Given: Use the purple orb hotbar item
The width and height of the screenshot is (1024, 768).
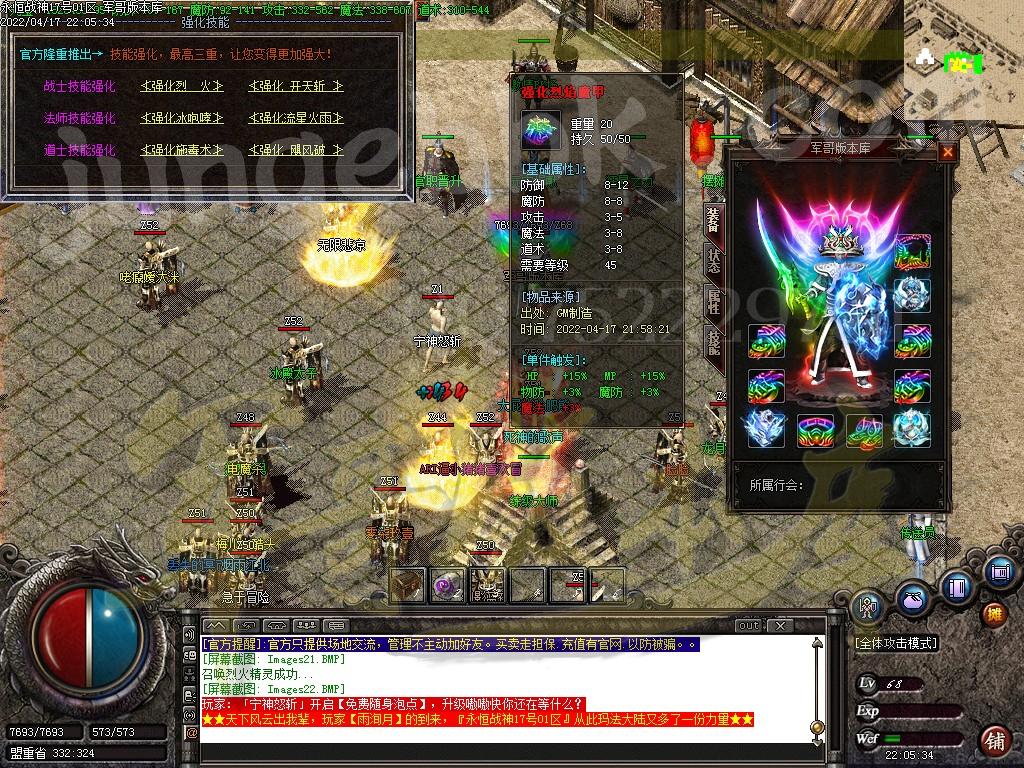Looking at the screenshot, I should 447,585.
